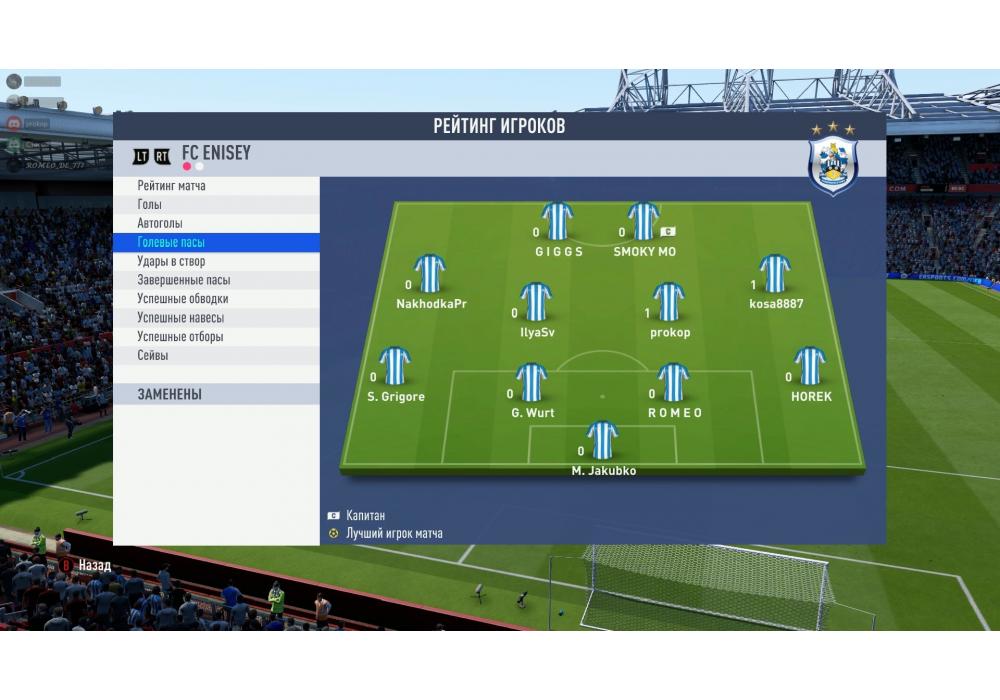Select the Сейвы stat row
1000x700 pixels.
153,356
